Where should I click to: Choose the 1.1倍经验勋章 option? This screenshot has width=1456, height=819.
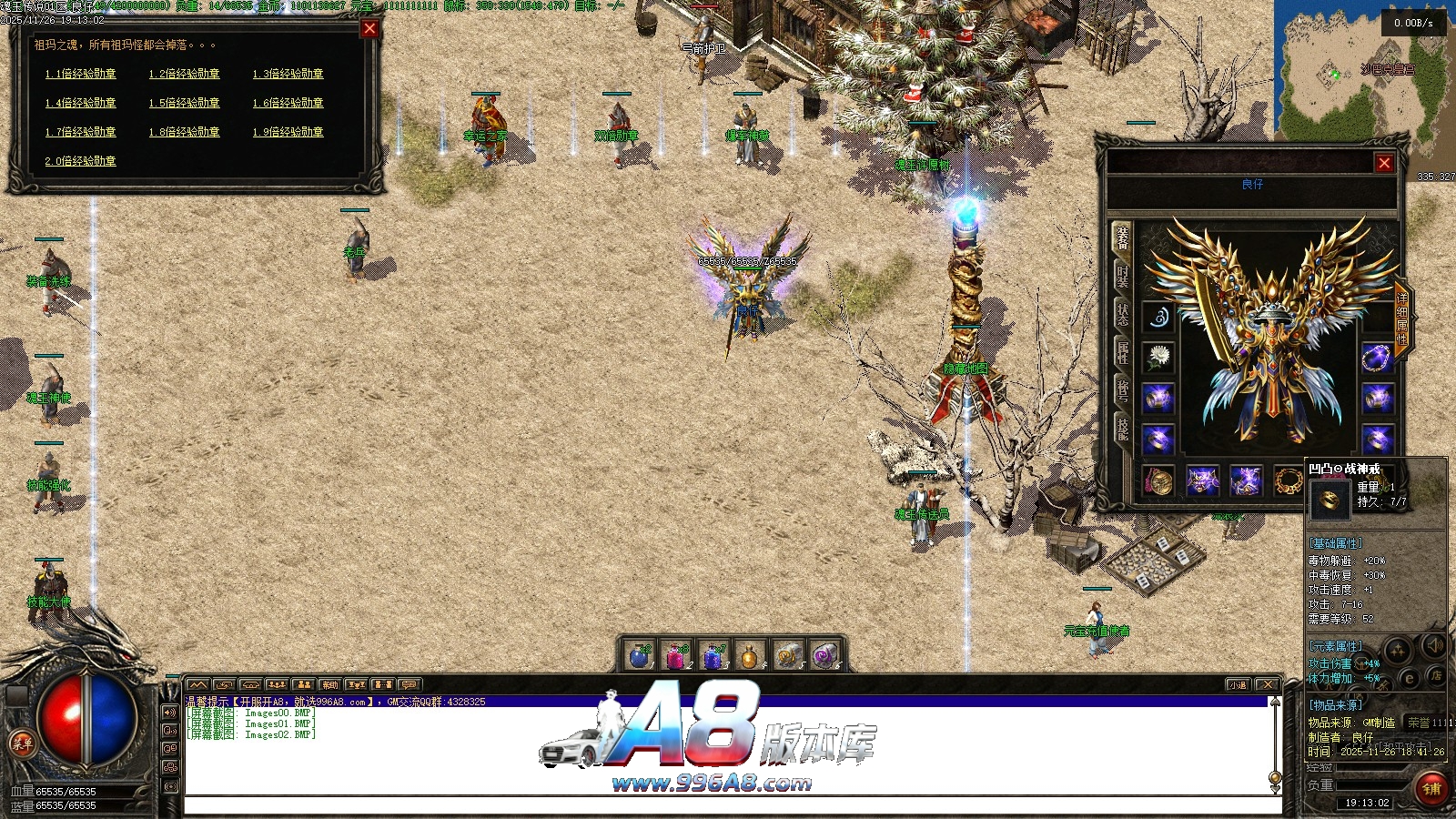pyautogui.click(x=80, y=74)
